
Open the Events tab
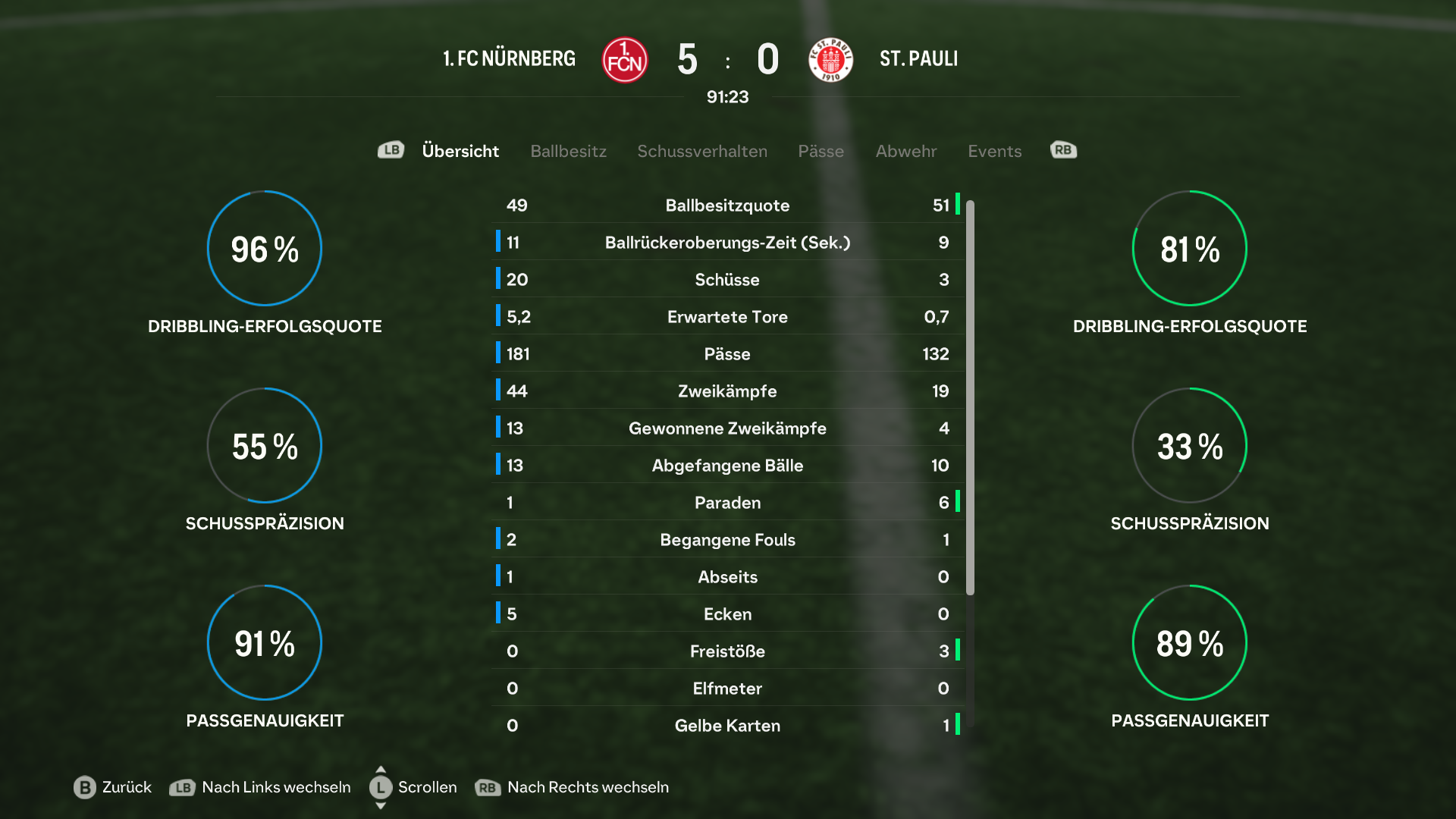tap(994, 151)
